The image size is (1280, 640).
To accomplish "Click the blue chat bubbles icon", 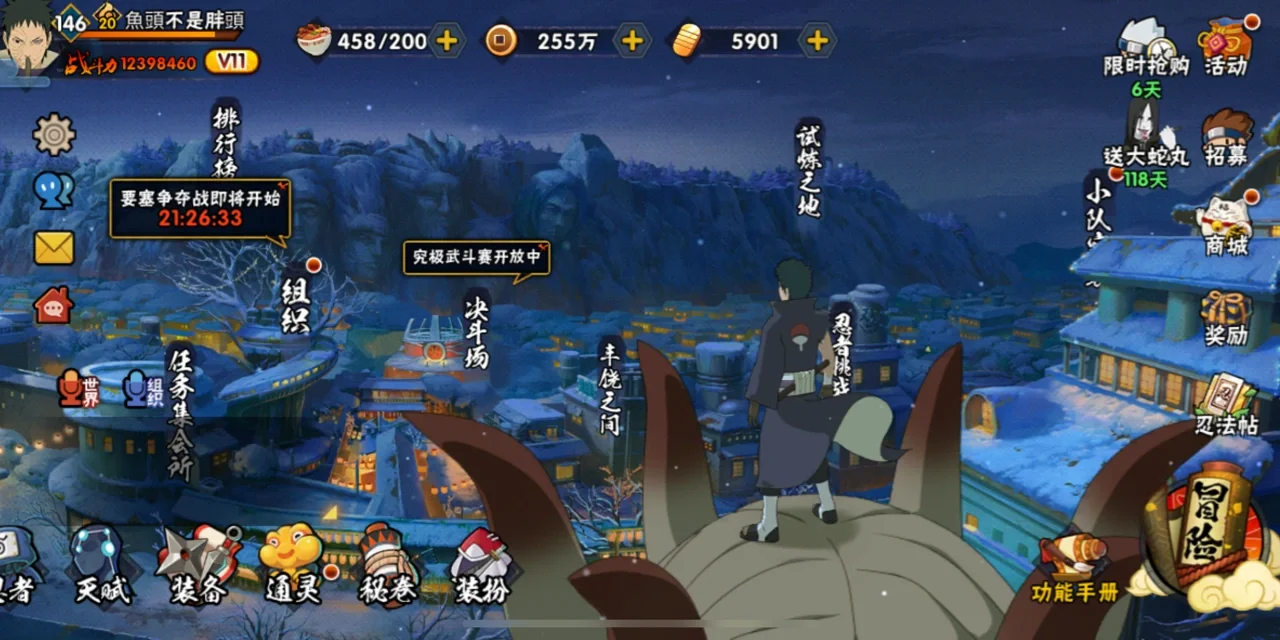I will coord(54,190).
